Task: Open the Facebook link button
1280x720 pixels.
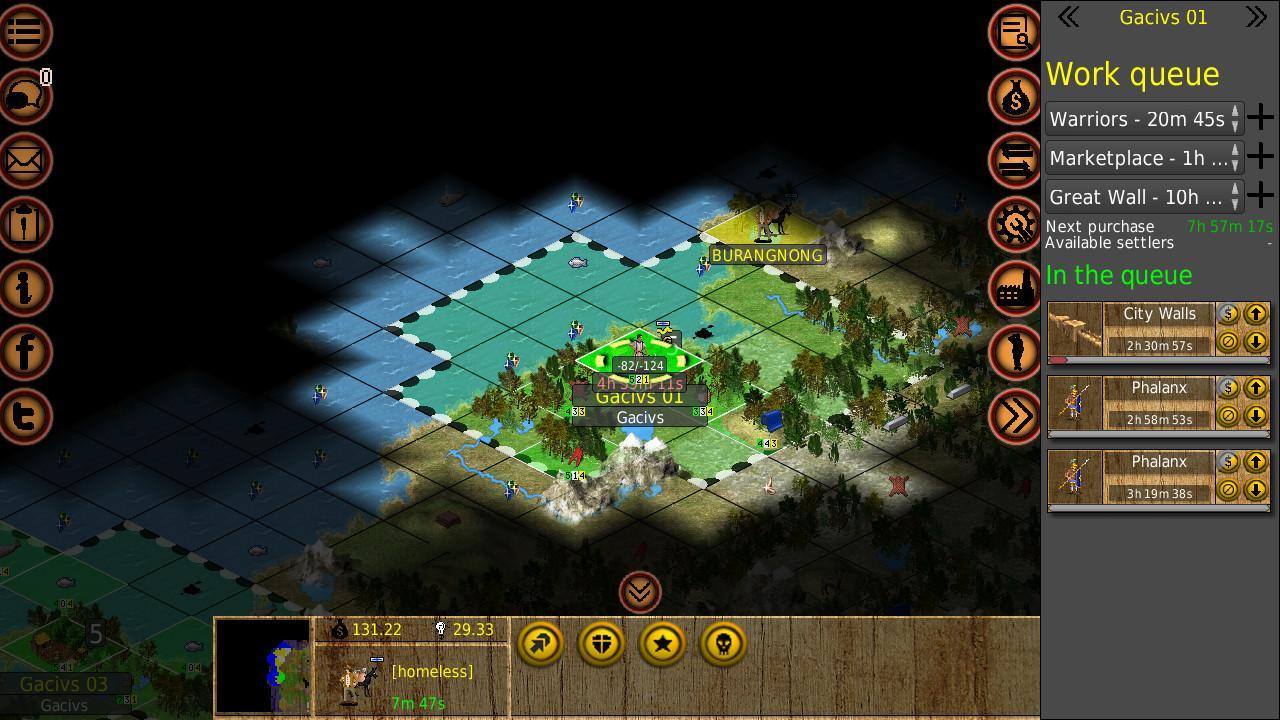Action: pos(25,351)
